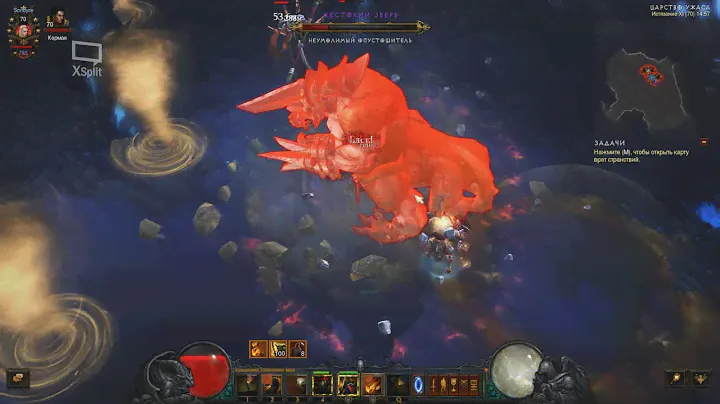Inspect the buff icon showing 100 stacks
Image resolution: width=720 pixels, height=404 pixels.
point(278,349)
